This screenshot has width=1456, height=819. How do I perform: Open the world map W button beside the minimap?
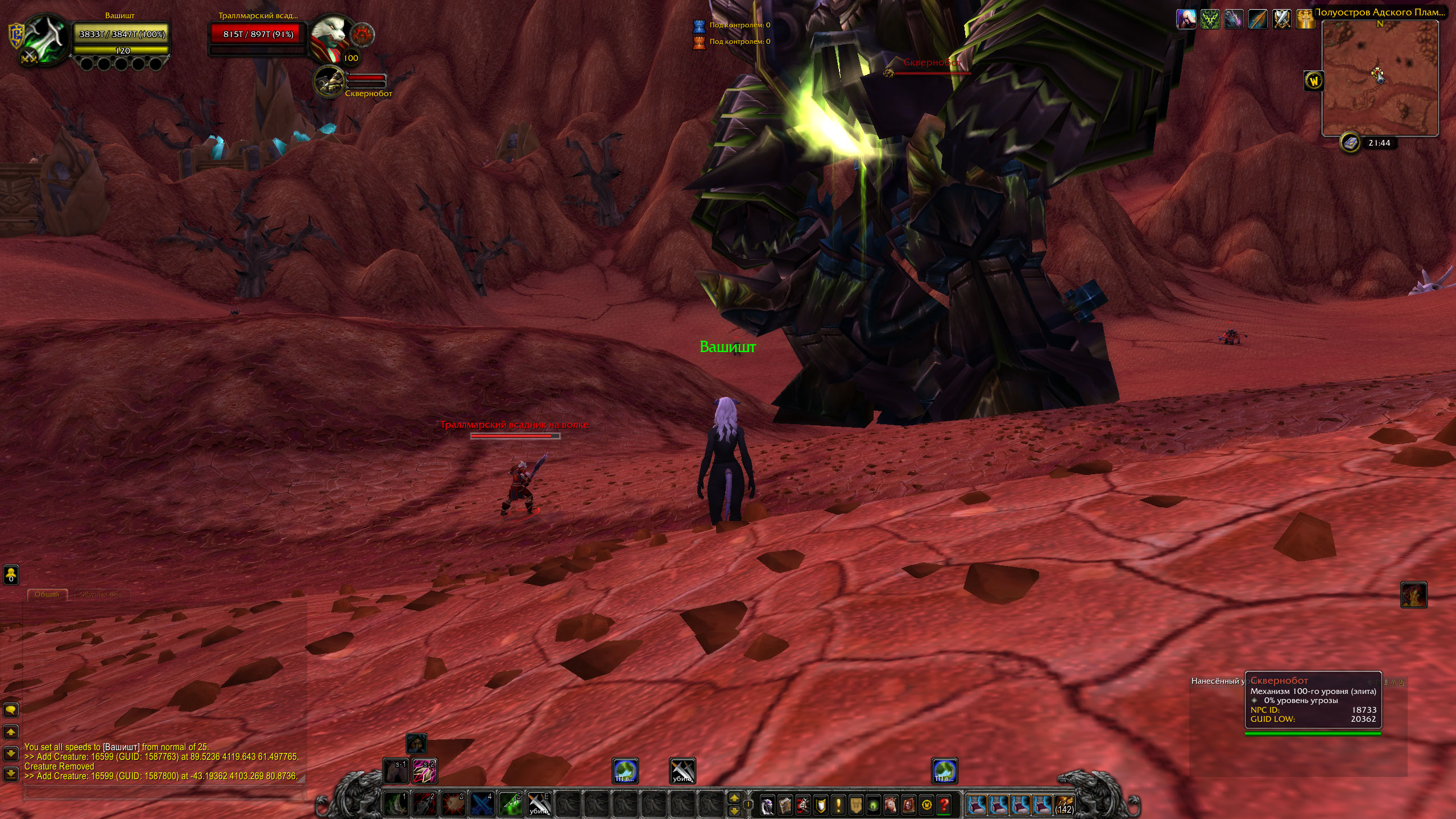(x=1314, y=81)
